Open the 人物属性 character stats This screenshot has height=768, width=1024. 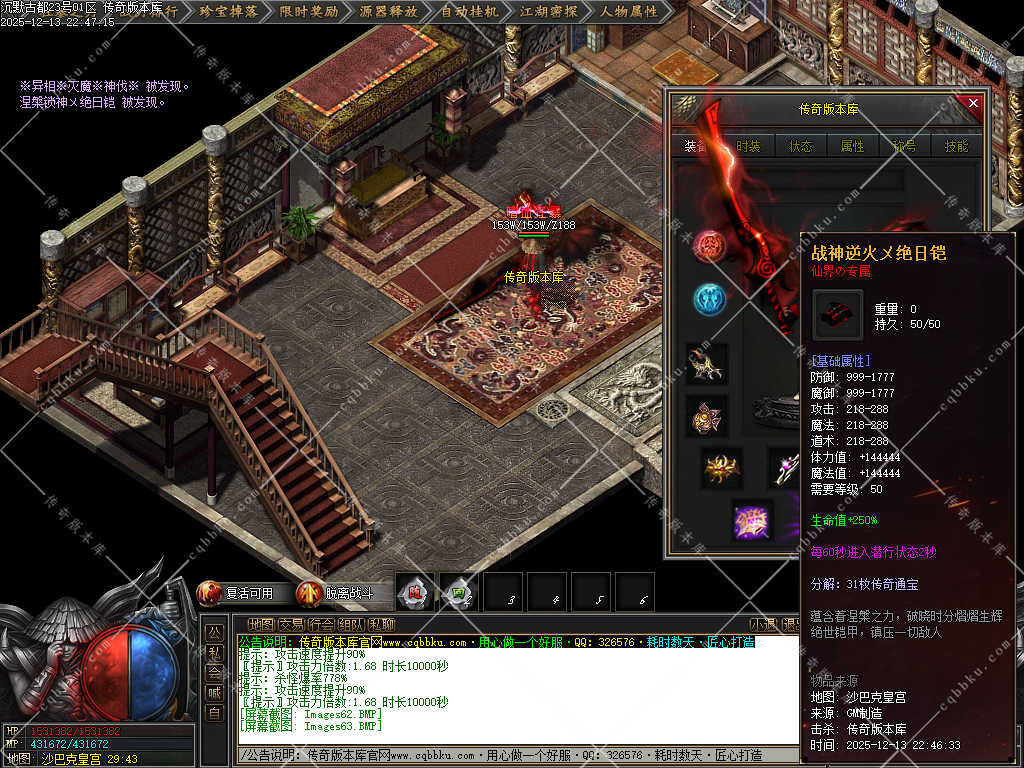(x=629, y=12)
